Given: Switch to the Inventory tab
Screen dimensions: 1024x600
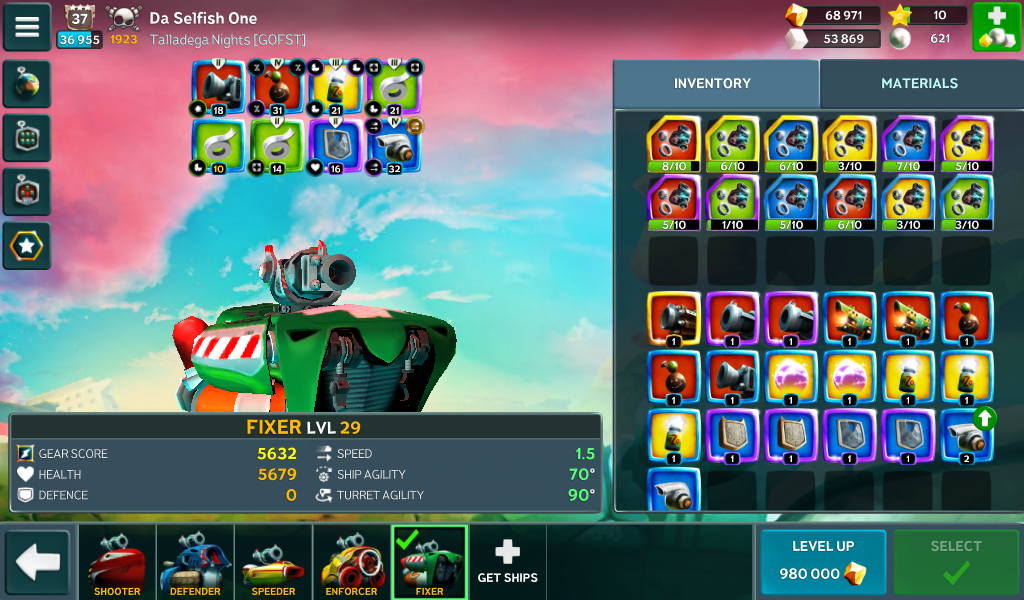Looking at the screenshot, I should point(712,84).
